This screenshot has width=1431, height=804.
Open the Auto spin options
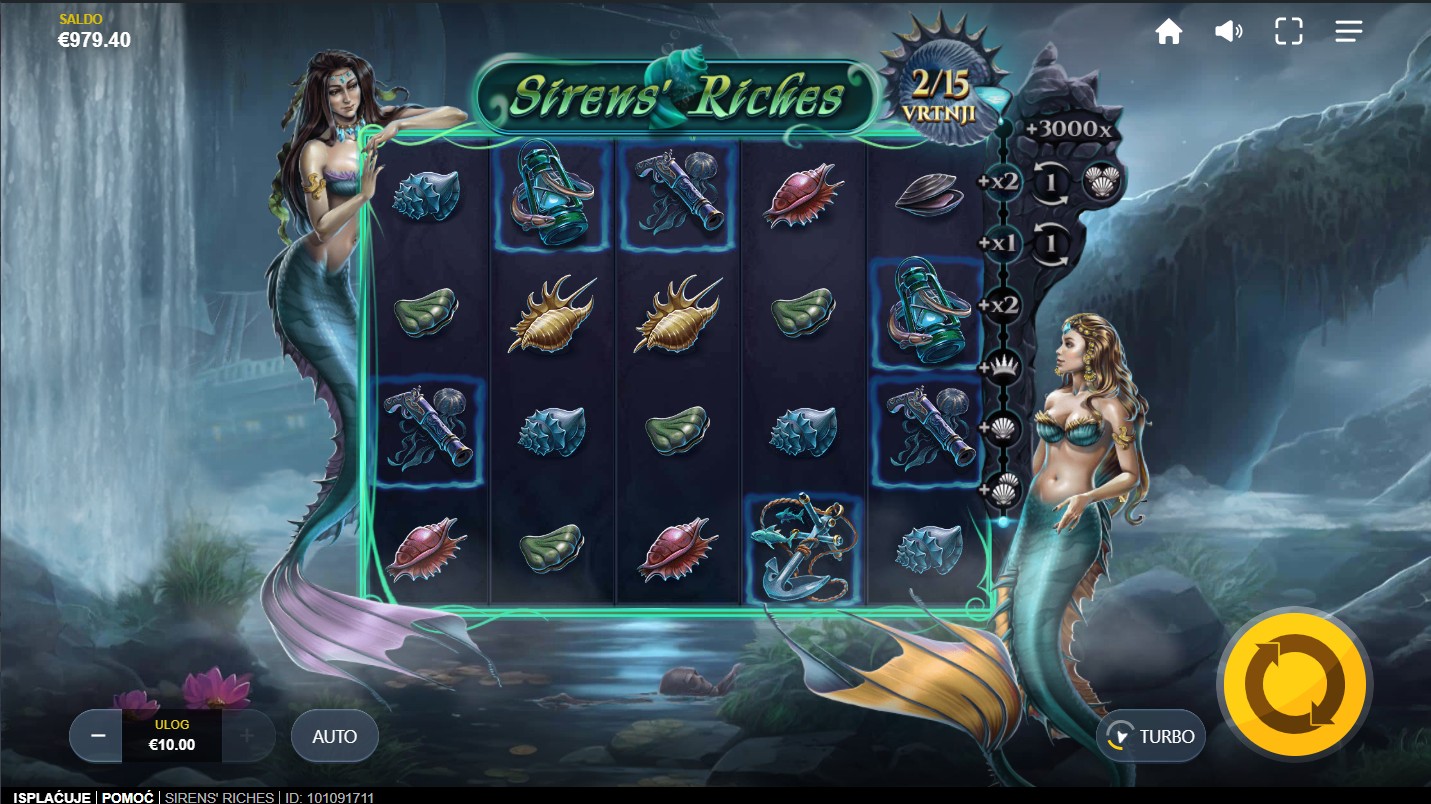pyautogui.click(x=334, y=737)
